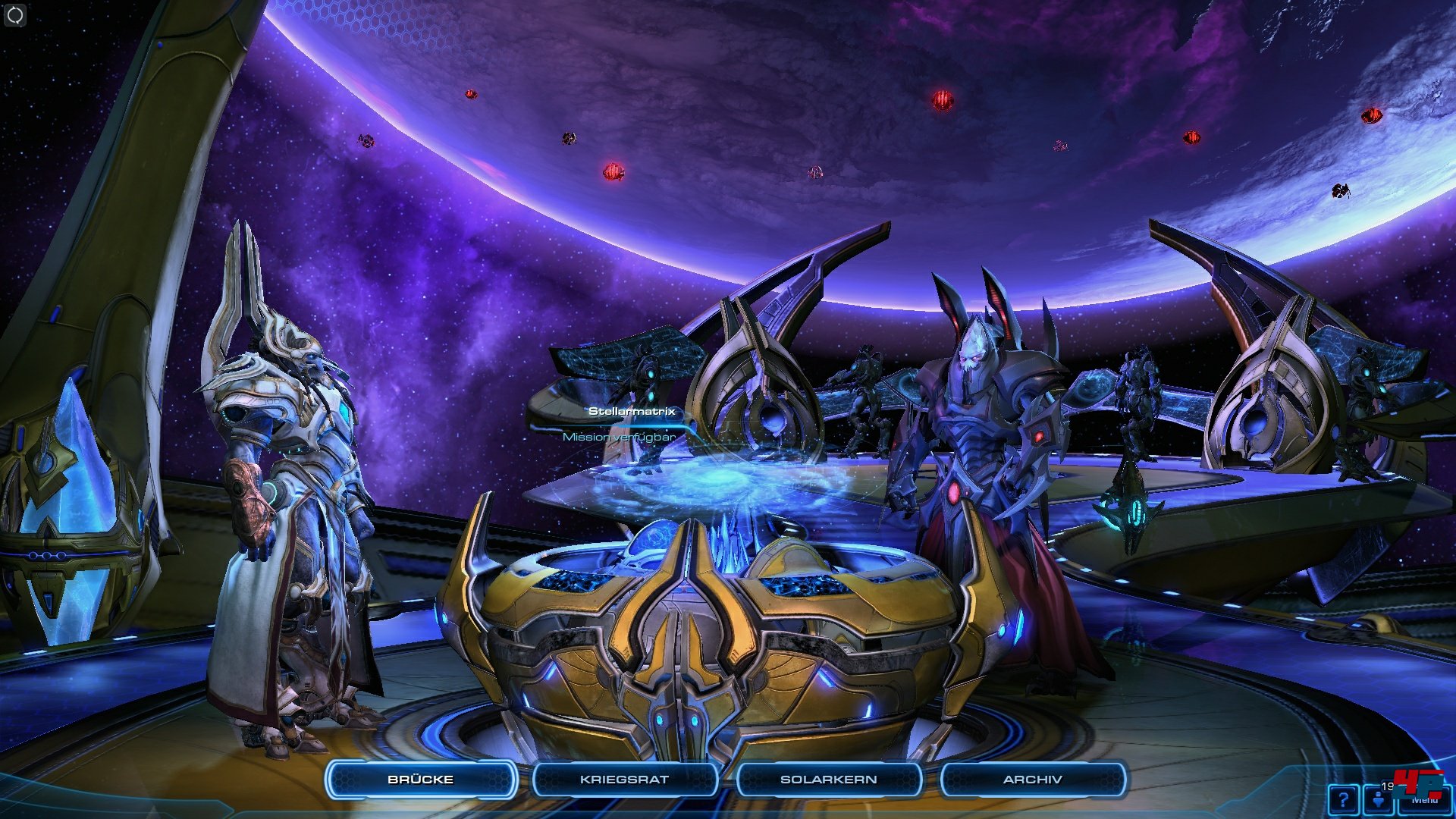This screenshot has height=819, width=1456.
Task: Click the circular arrows refresh icon
Action: (x=15, y=15)
